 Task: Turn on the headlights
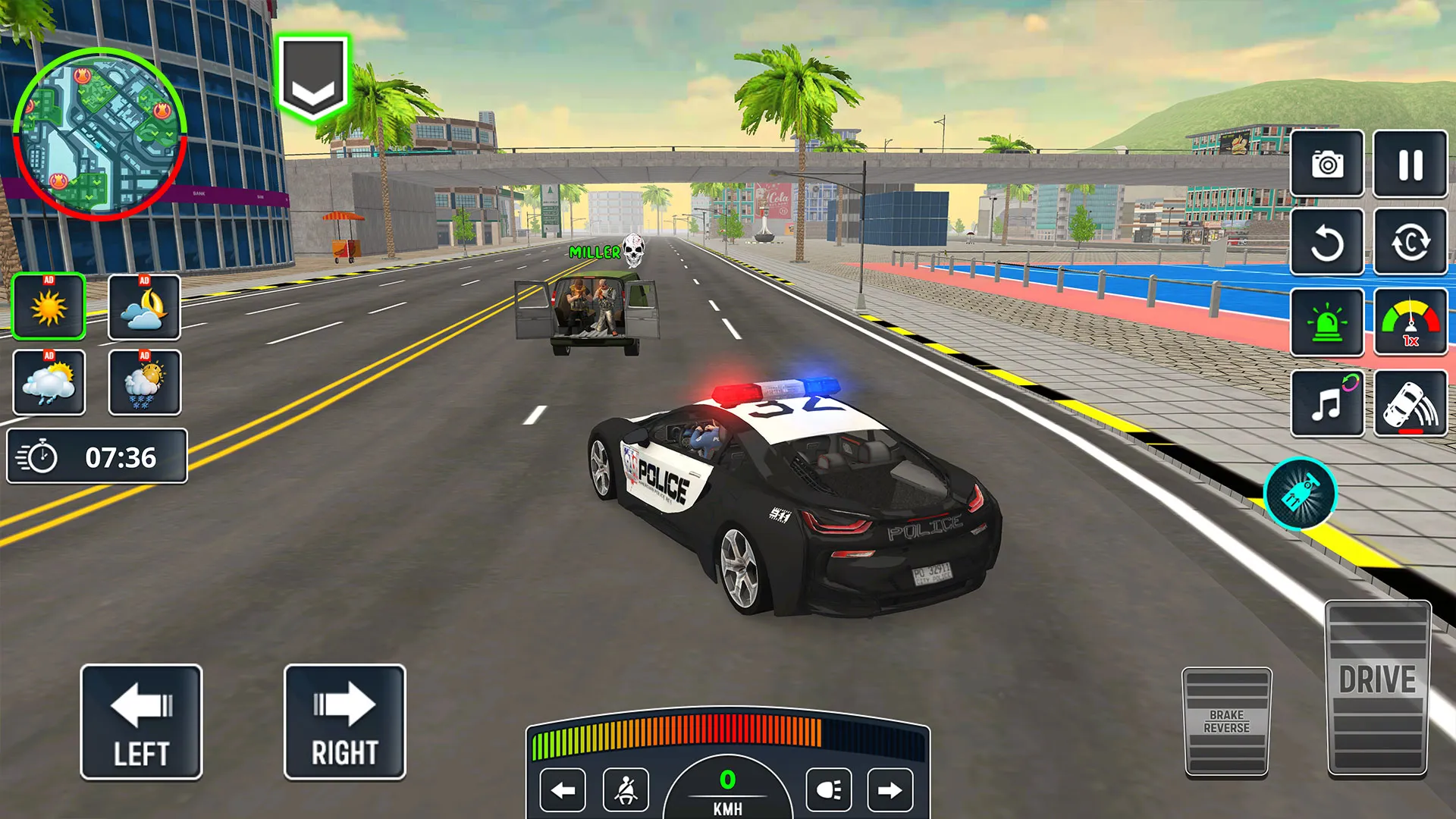(x=829, y=791)
